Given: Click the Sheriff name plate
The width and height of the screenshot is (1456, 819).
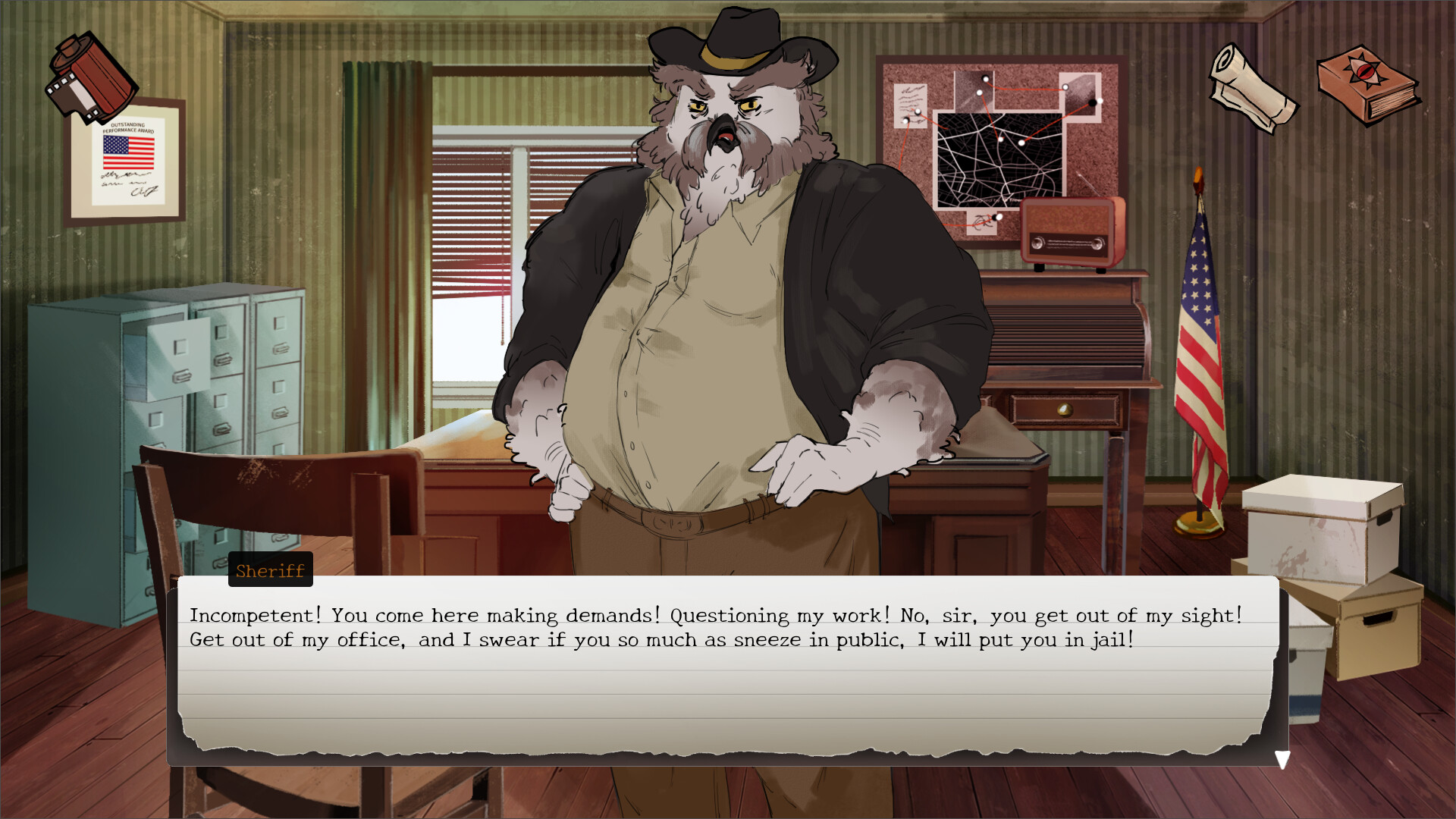Looking at the screenshot, I should (270, 570).
